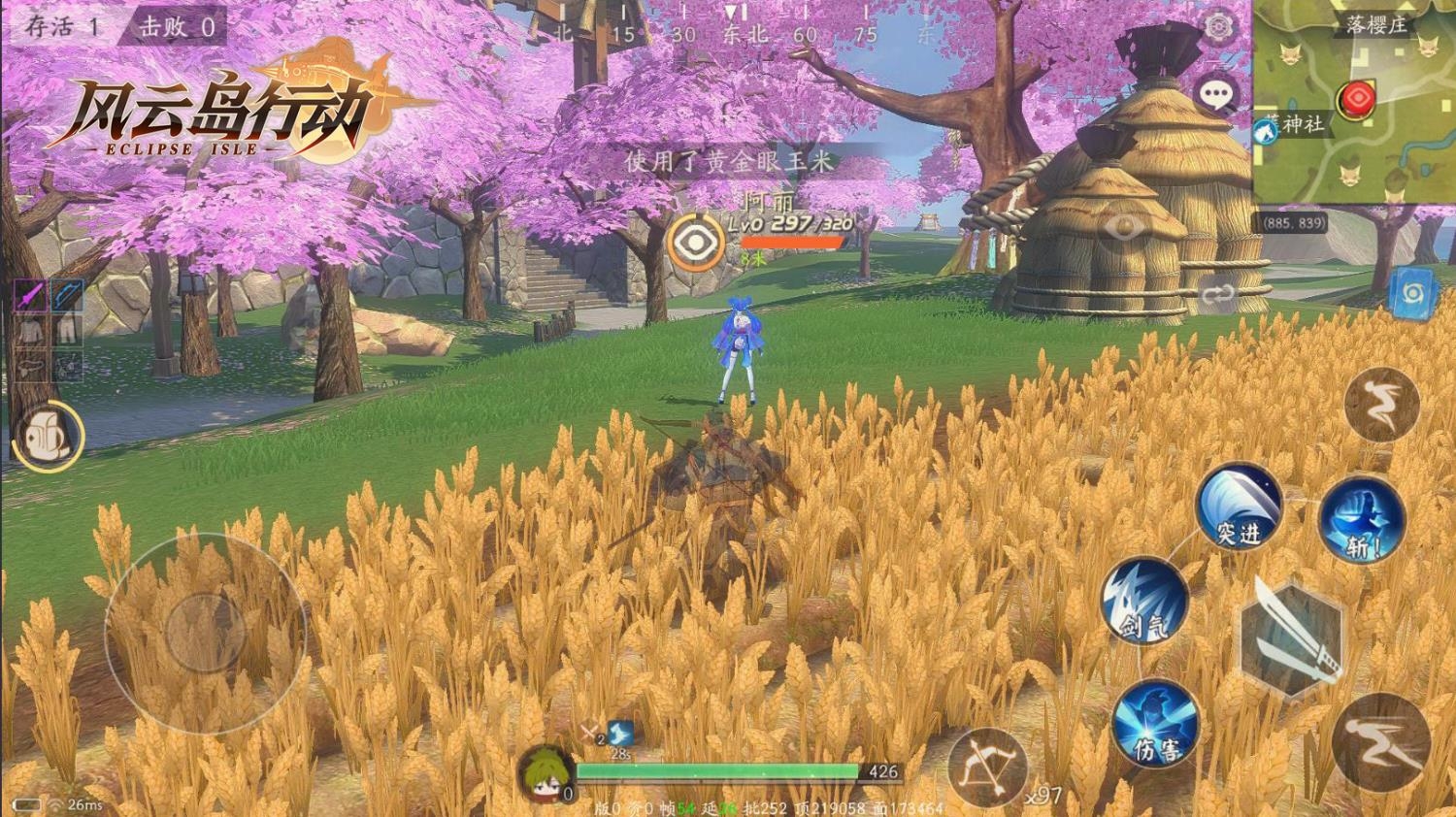Select the purple sword equipment slot

coord(30,295)
